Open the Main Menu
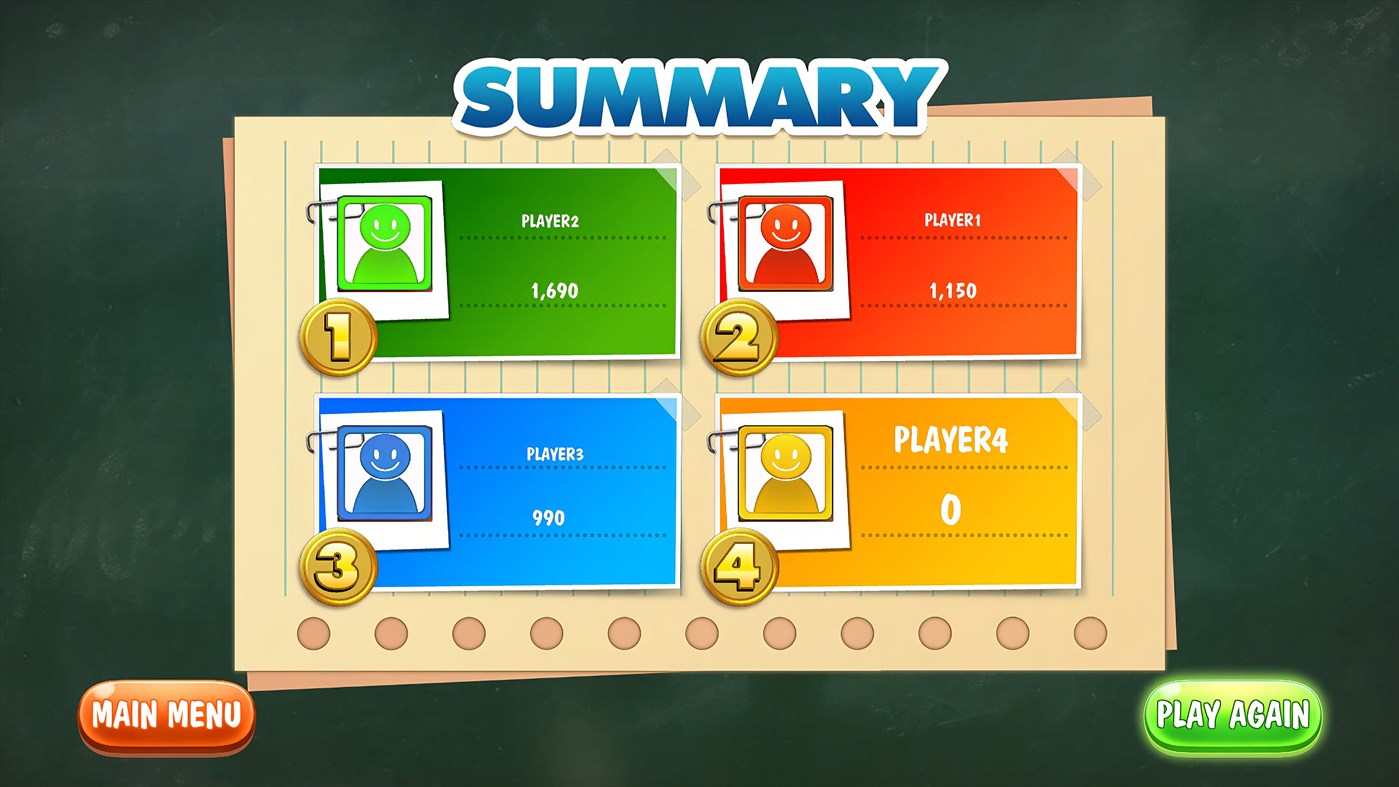 point(166,714)
